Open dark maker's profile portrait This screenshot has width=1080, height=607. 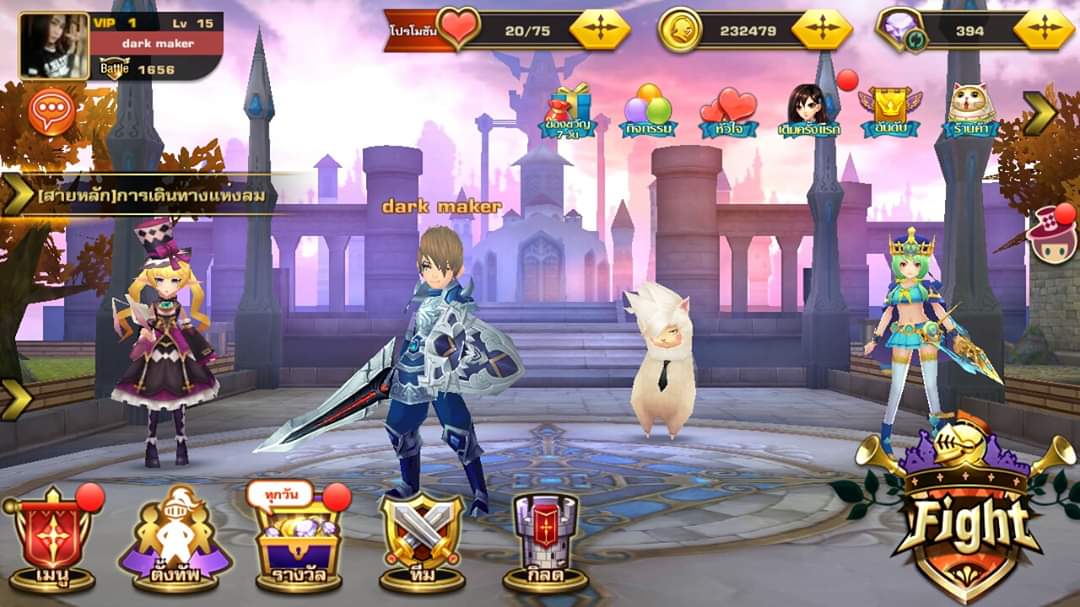(54, 46)
